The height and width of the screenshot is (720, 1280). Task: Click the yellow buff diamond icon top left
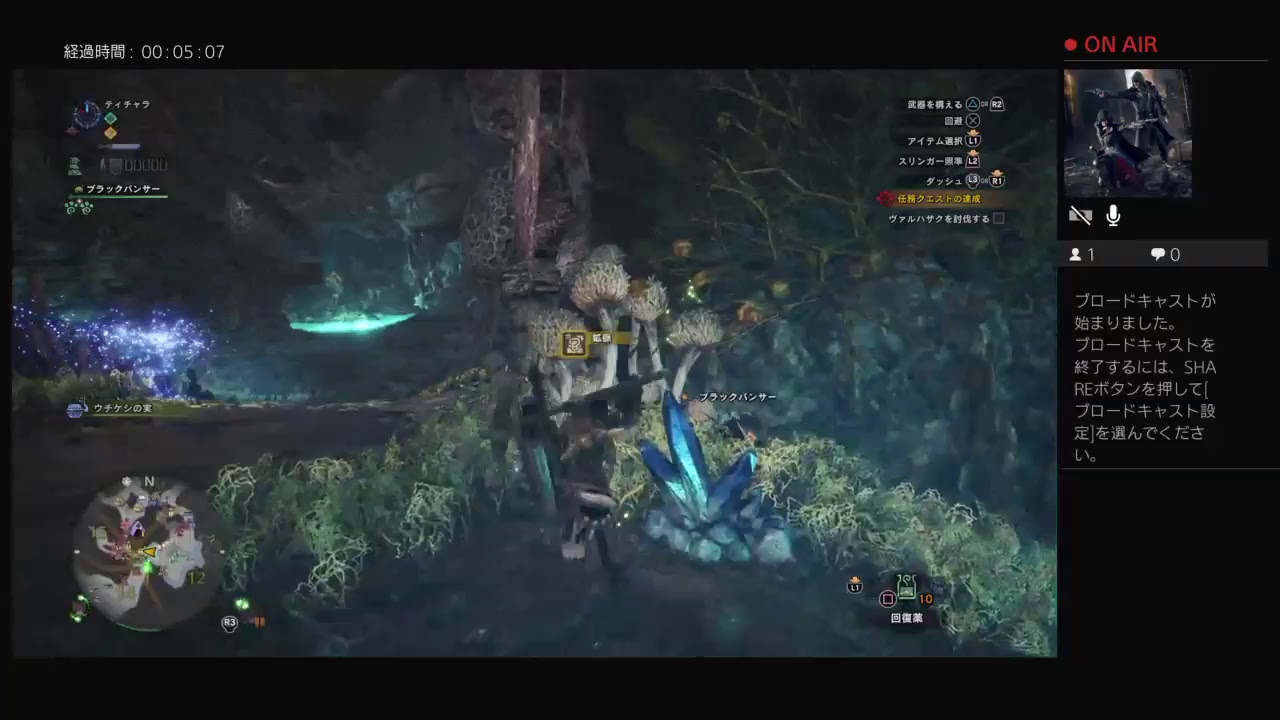click(110, 131)
